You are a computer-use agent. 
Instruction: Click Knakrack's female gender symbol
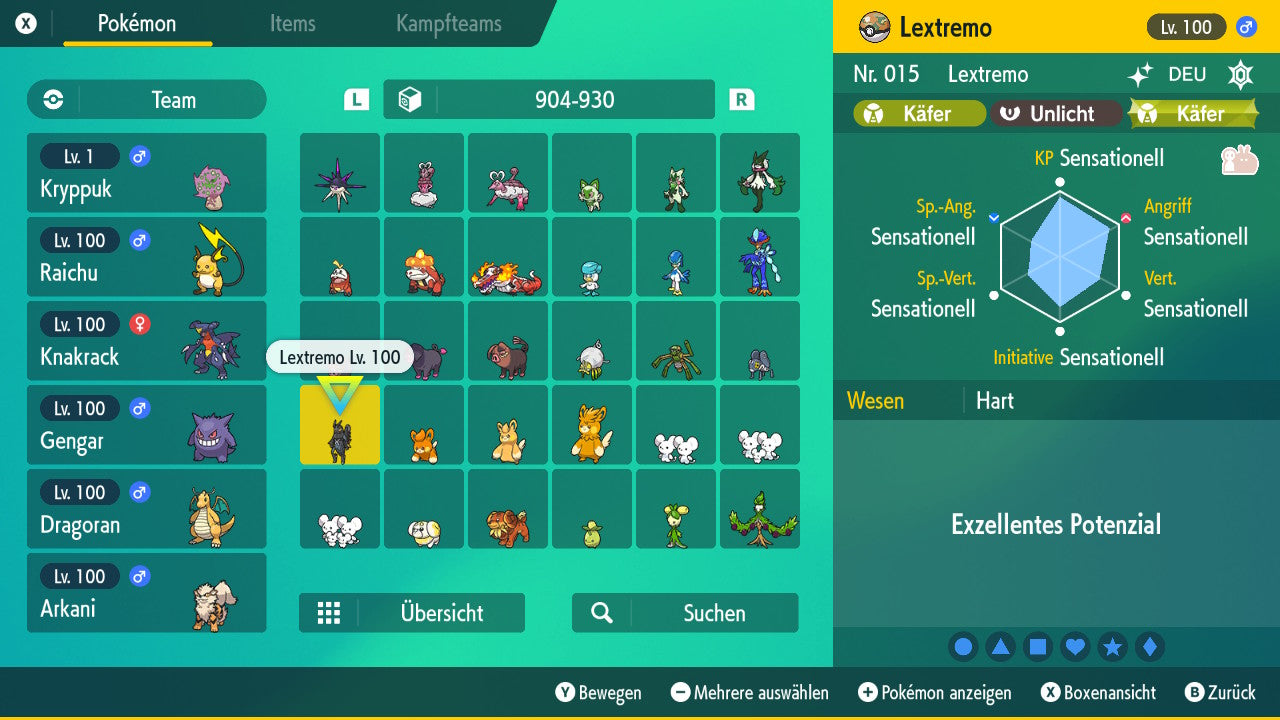pyautogui.click(x=139, y=324)
